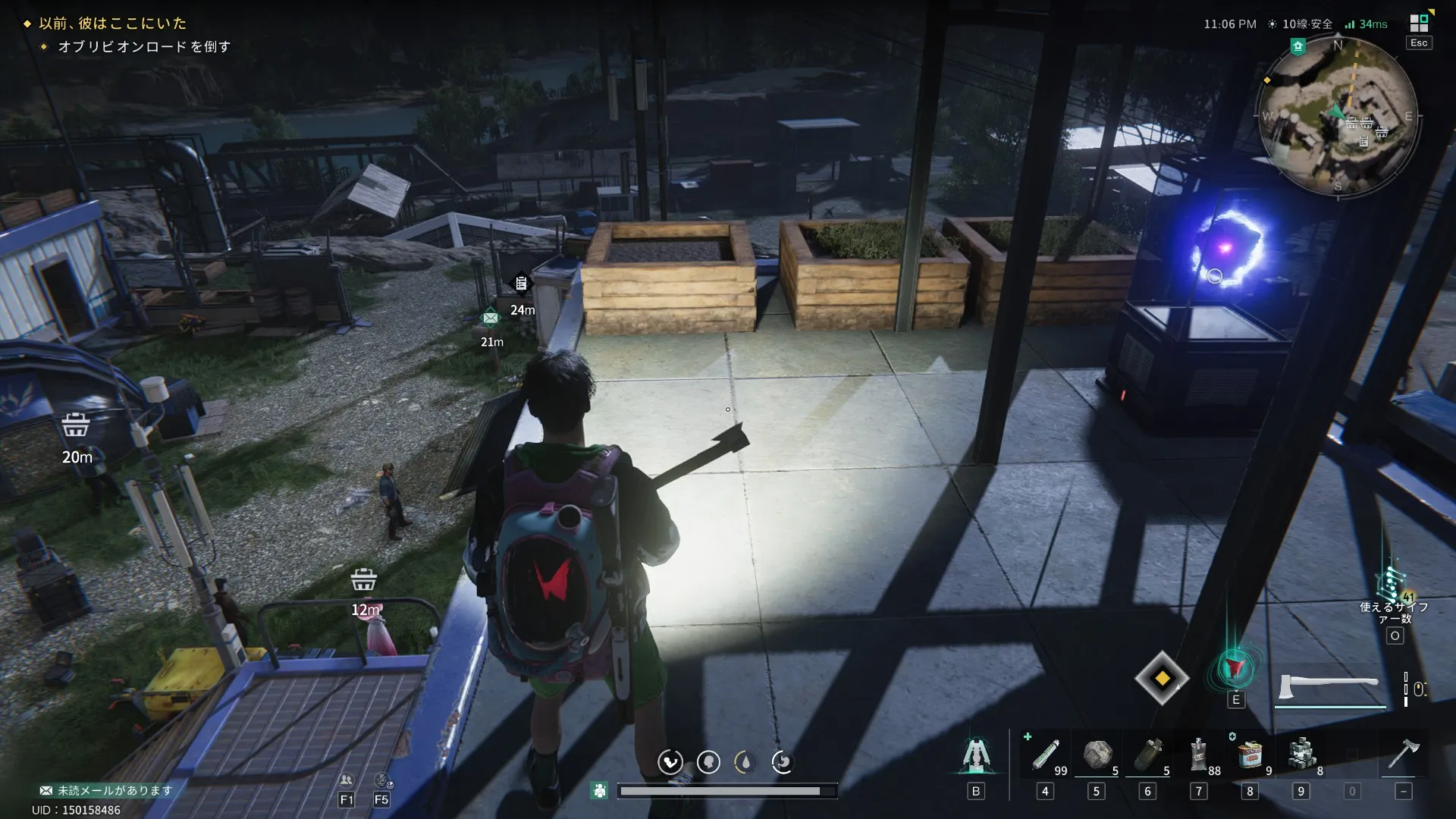Screen dimensions: 1456x819
Task: Select the axe tool slot in hotbar
Action: point(1403,755)
